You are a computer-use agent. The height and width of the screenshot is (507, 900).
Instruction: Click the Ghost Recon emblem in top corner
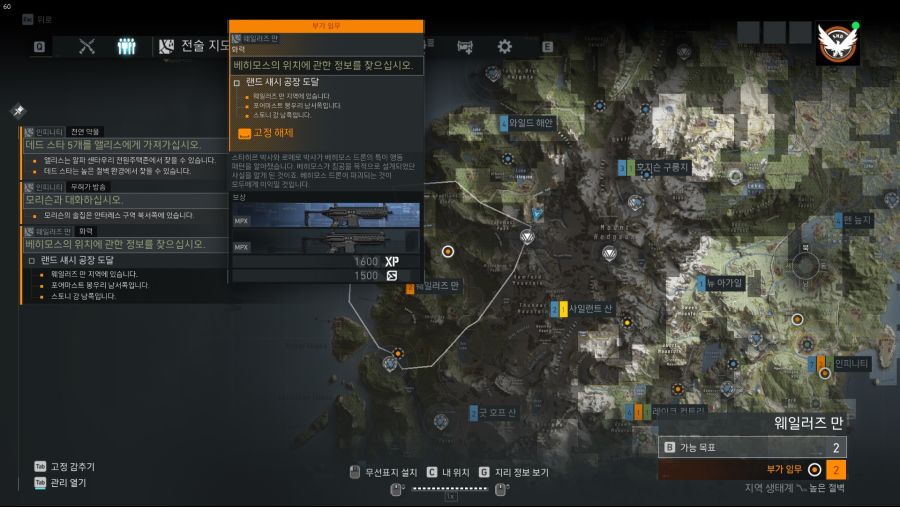pos(837,44)
